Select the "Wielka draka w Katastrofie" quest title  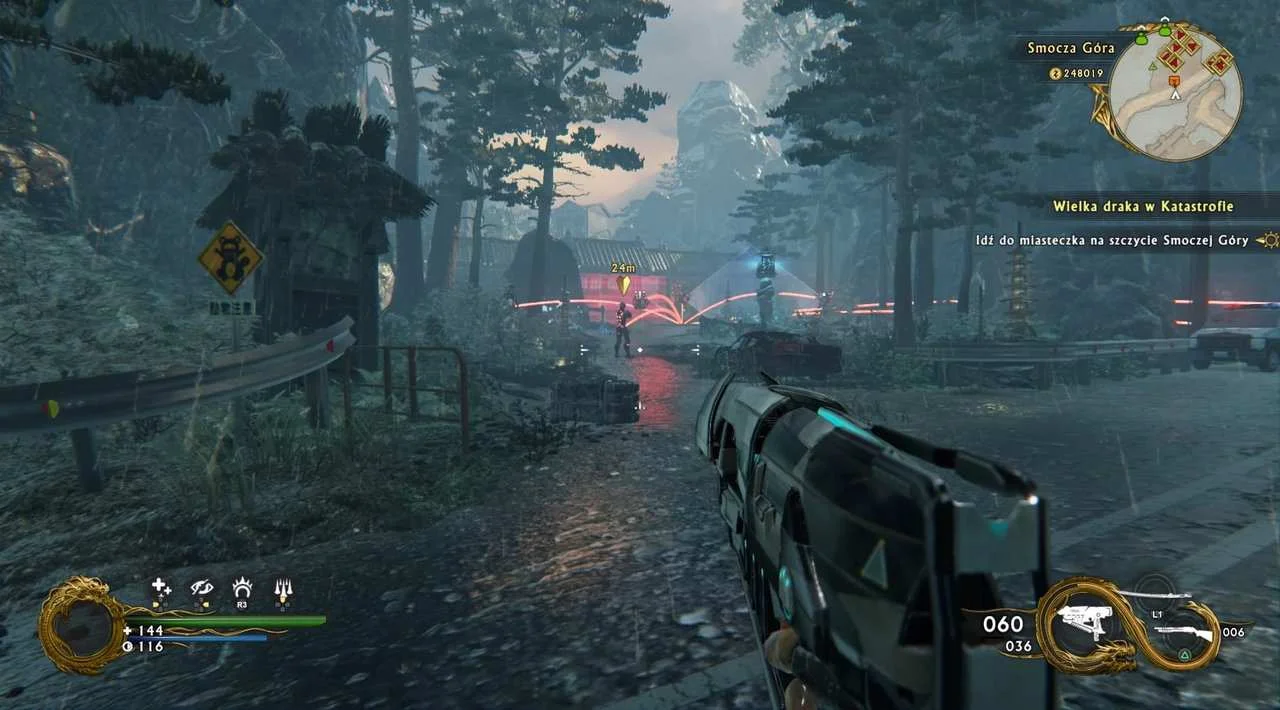1142,207
